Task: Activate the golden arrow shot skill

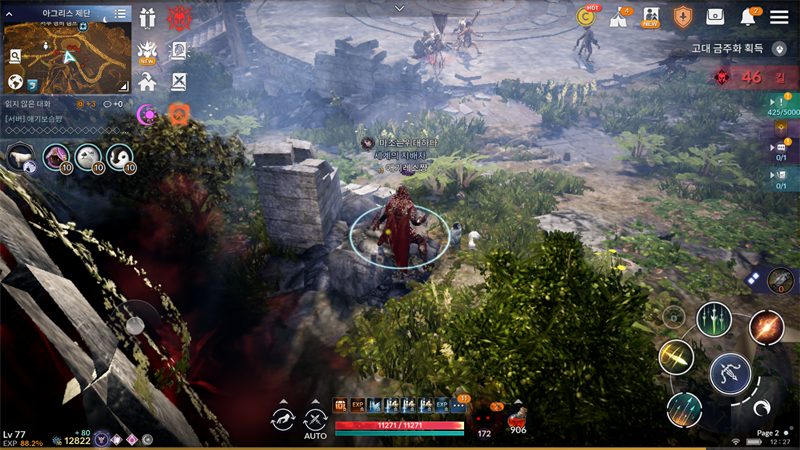Action: coord(676,358)
